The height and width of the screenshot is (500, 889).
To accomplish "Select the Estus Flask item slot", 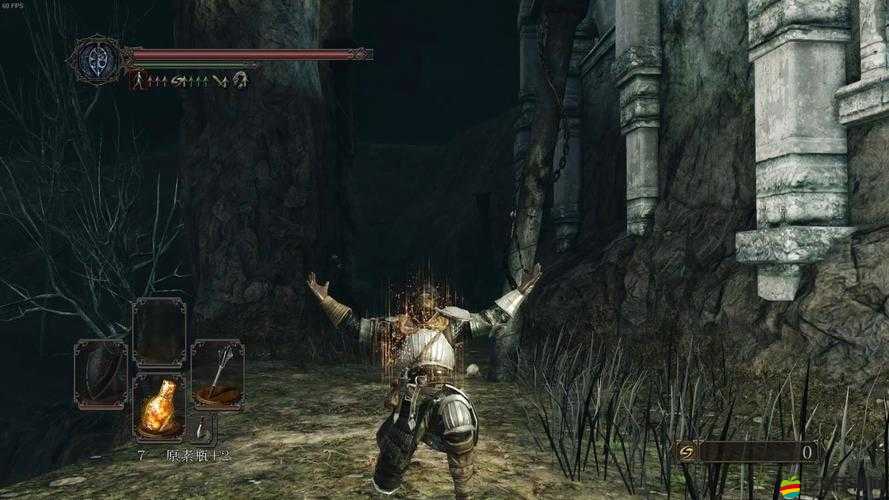I will coord(159,407).
